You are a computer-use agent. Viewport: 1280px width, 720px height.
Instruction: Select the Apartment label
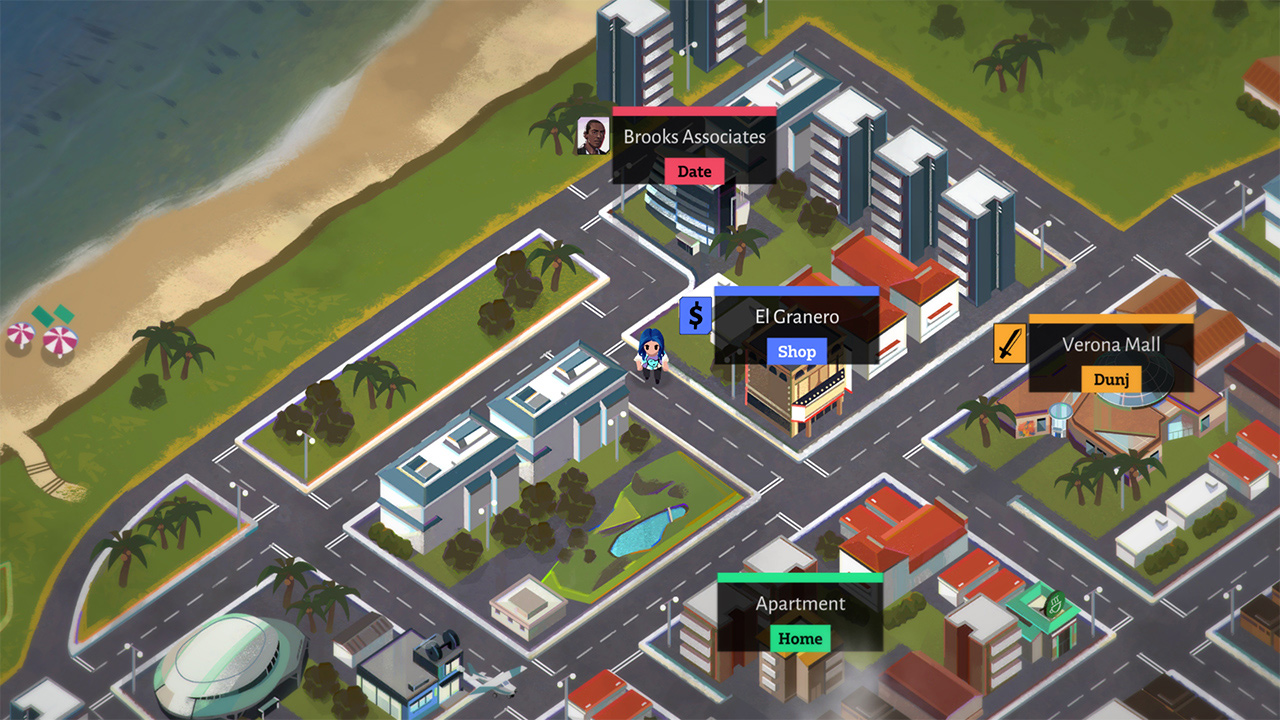(x=799, y=603)
